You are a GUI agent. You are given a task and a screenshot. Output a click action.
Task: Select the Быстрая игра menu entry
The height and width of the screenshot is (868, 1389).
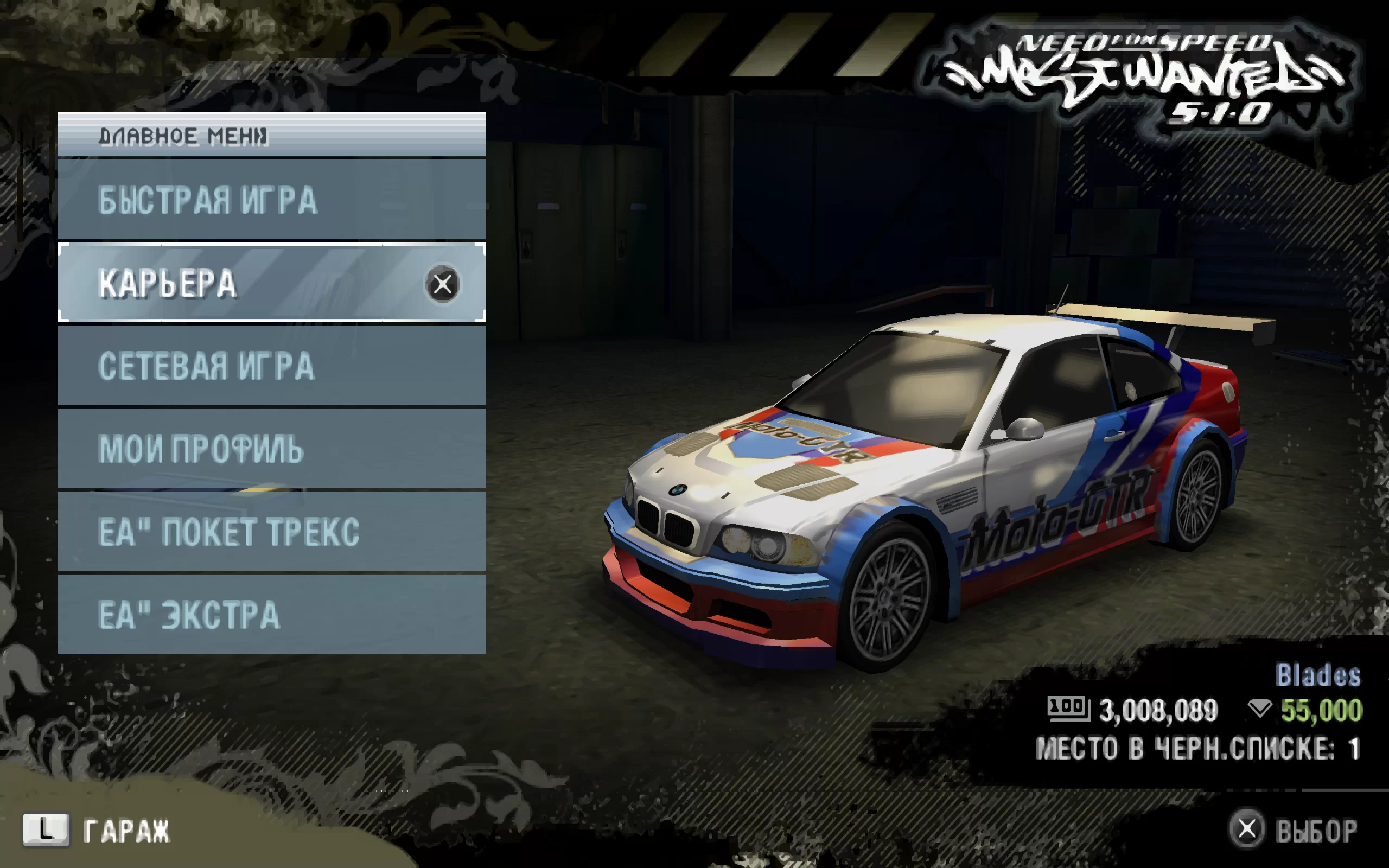(271, 200)
